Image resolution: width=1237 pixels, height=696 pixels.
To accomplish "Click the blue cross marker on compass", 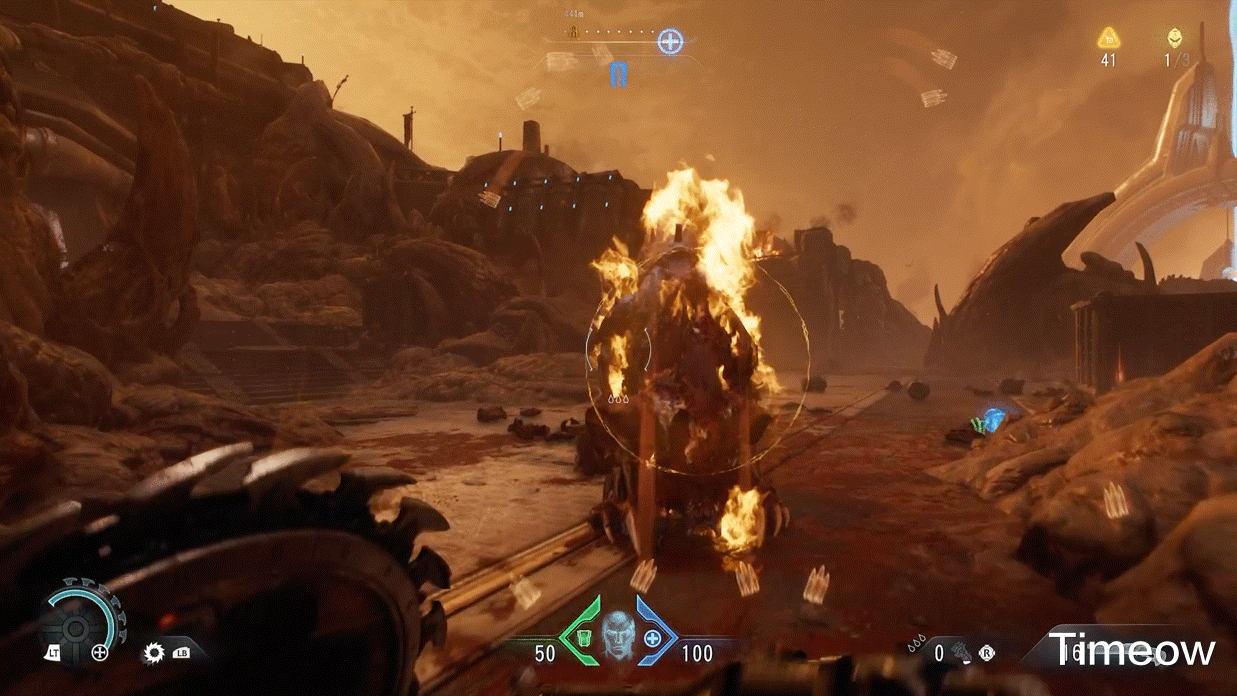I will [x=670, y=42].
